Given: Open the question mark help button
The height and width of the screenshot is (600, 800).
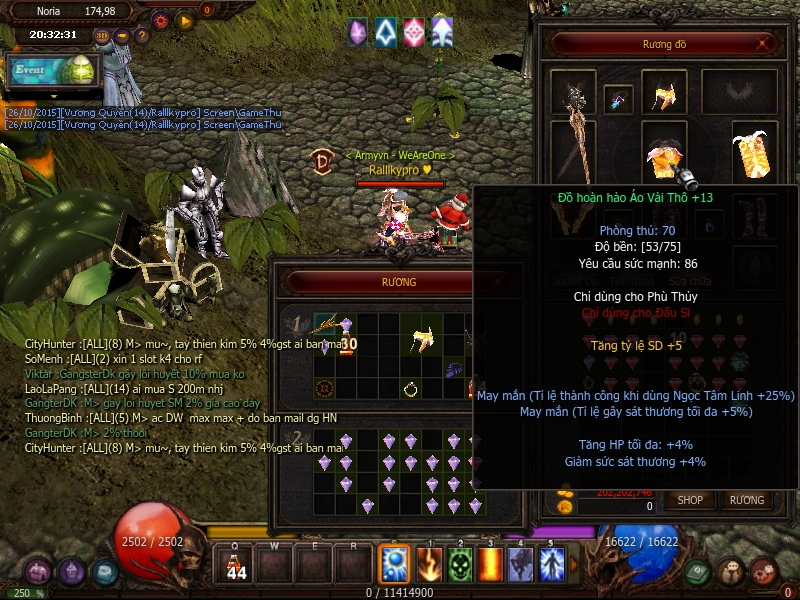Looking at the screenshot, I should click(x=141, y=36).
